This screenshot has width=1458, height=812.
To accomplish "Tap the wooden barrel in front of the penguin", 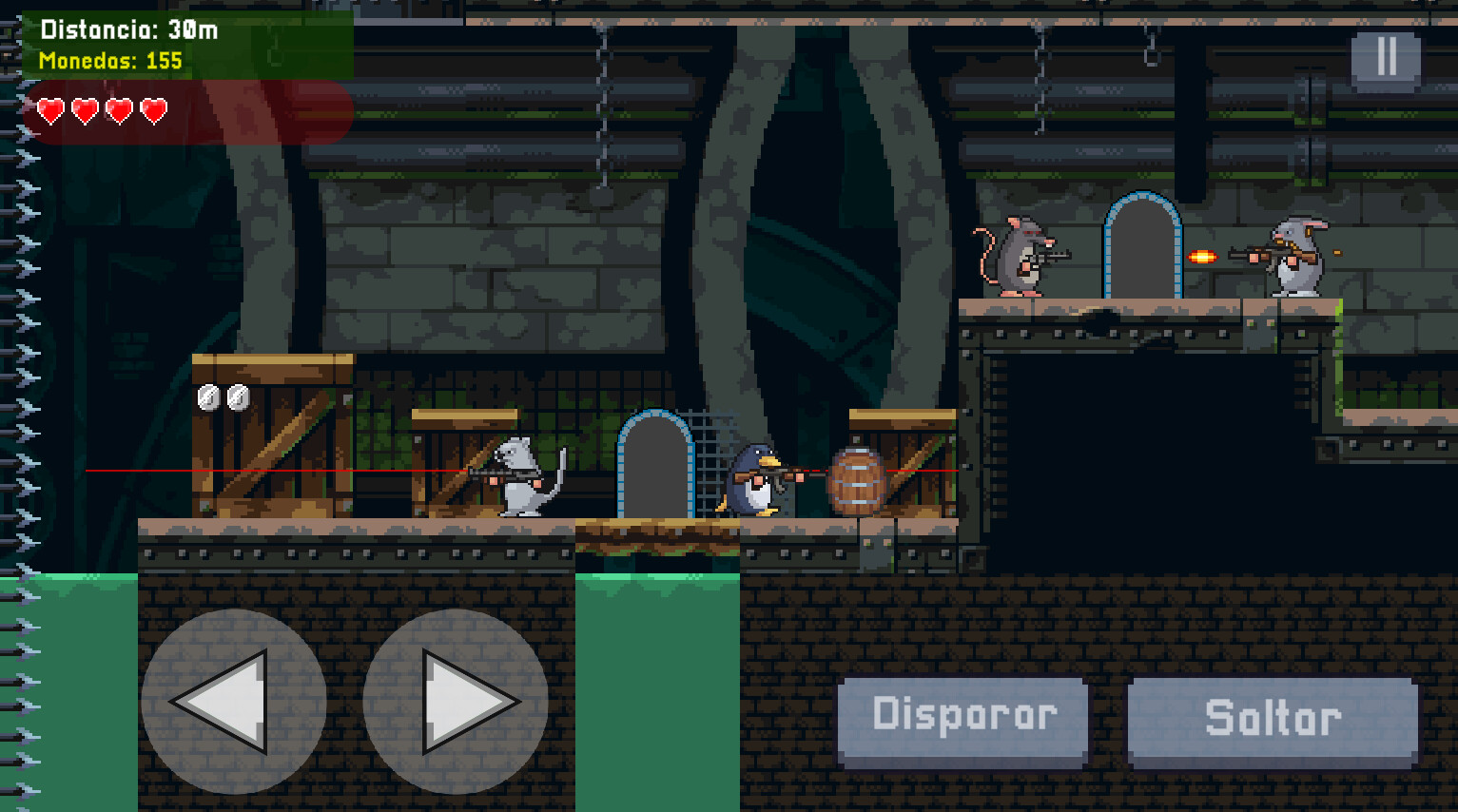I will (857, 480).
